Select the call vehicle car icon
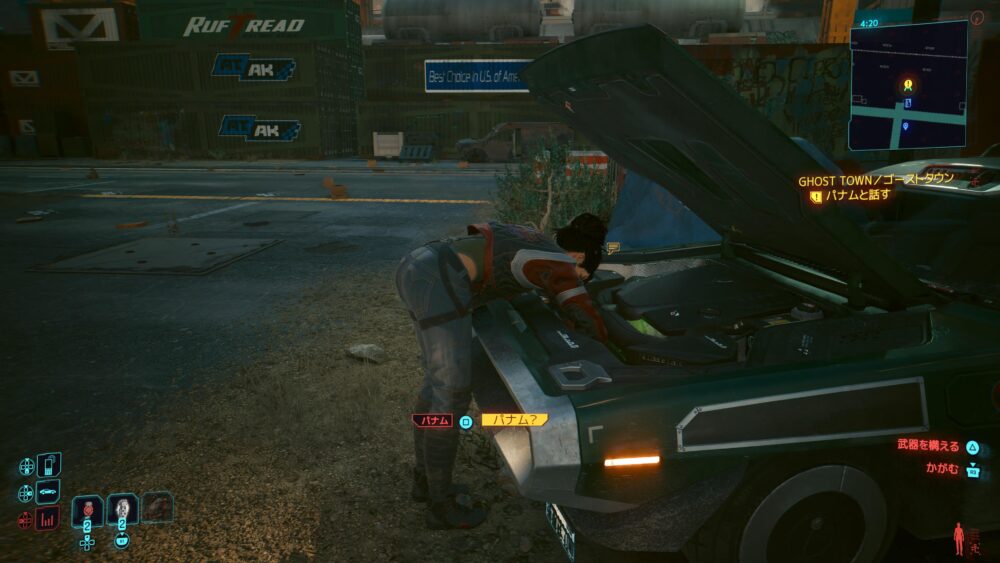The height and width of the screenshot is (563, 1000). 48,492
